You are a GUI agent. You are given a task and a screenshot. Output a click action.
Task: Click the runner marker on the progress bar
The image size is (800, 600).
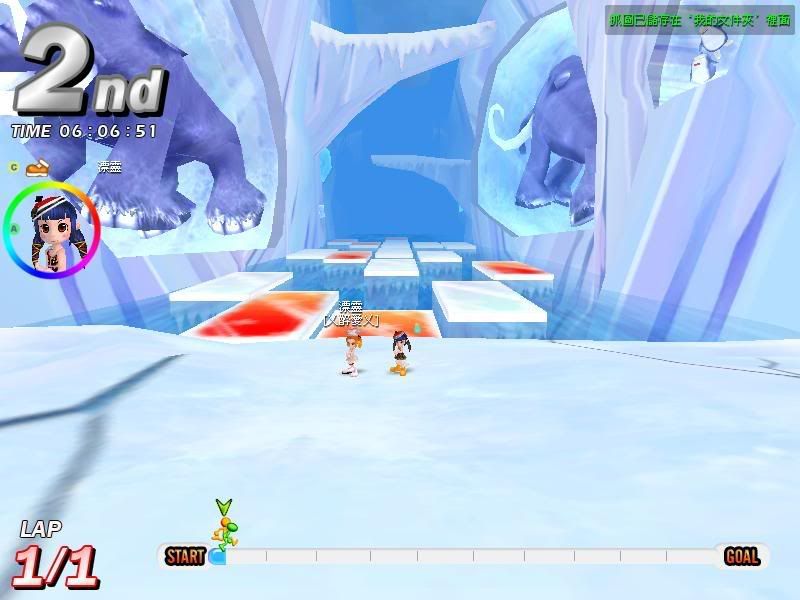[224, 531]
